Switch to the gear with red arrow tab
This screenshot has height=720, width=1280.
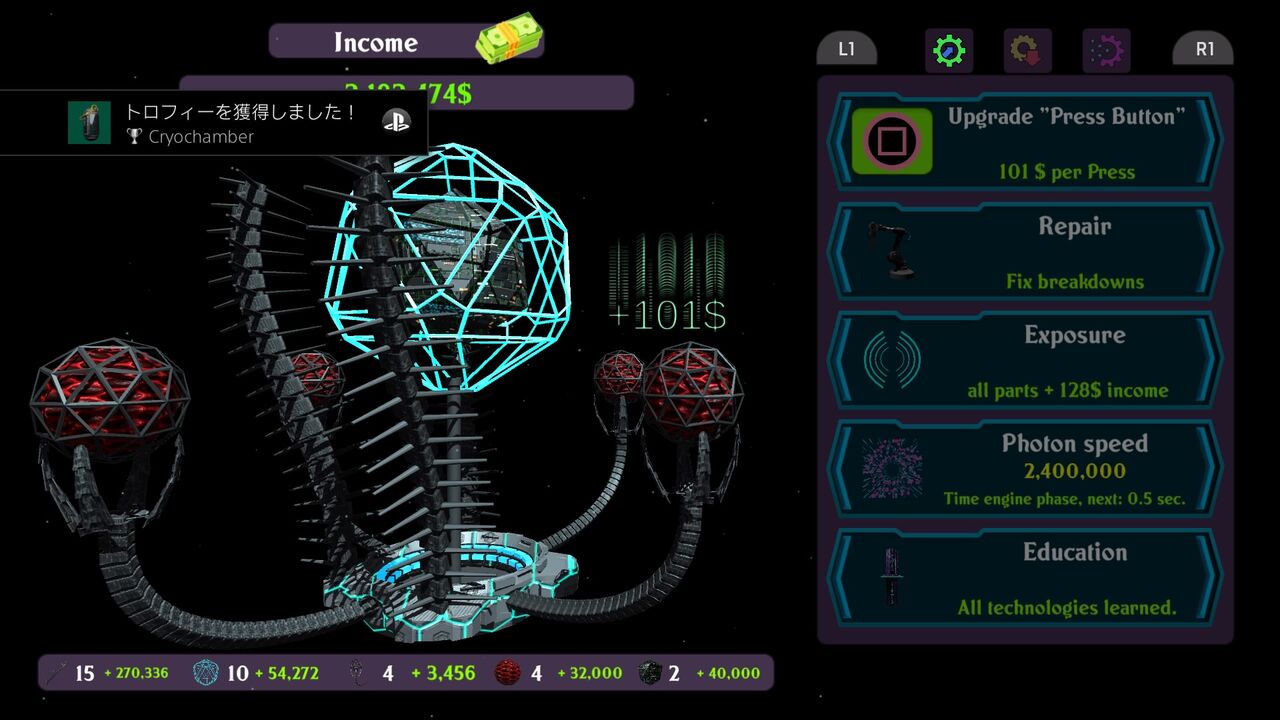[x=1027, y=51]
